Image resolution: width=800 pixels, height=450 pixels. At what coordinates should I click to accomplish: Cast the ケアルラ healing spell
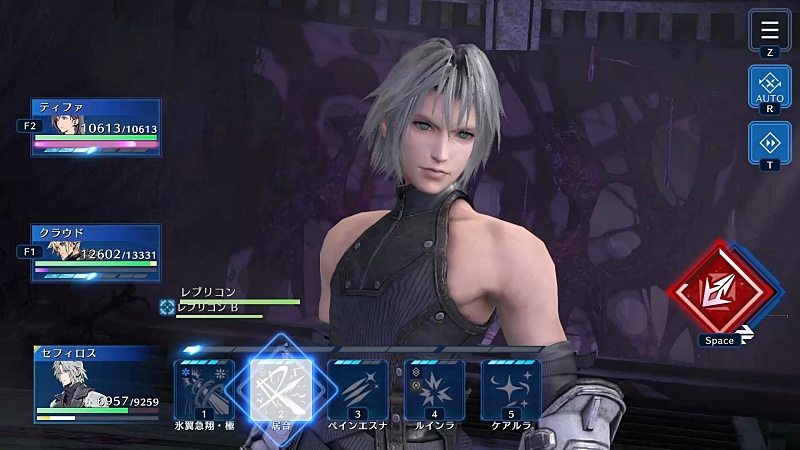point(511,389)
